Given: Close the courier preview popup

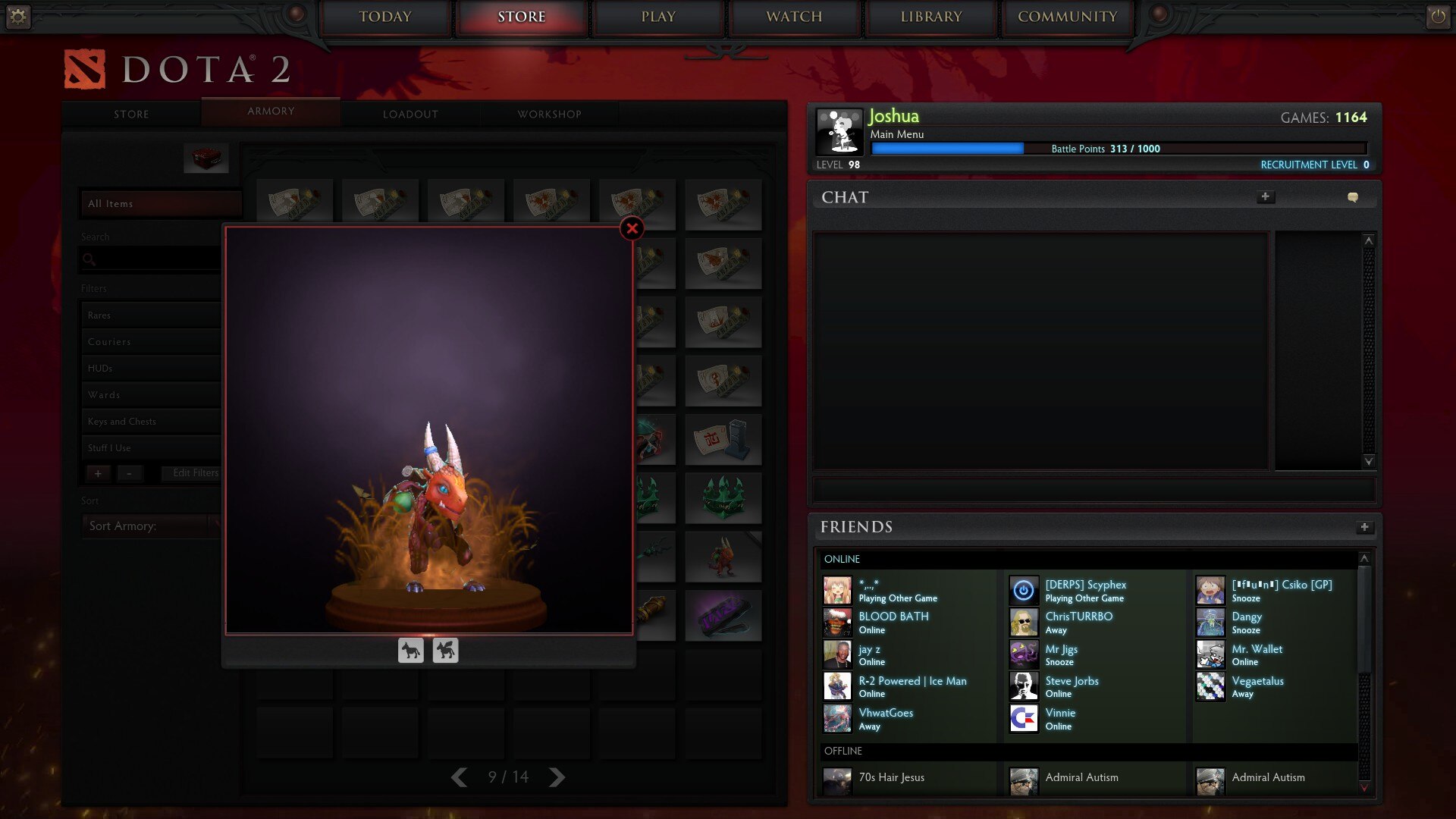Looking at the screenshot, I should (632, 228).
